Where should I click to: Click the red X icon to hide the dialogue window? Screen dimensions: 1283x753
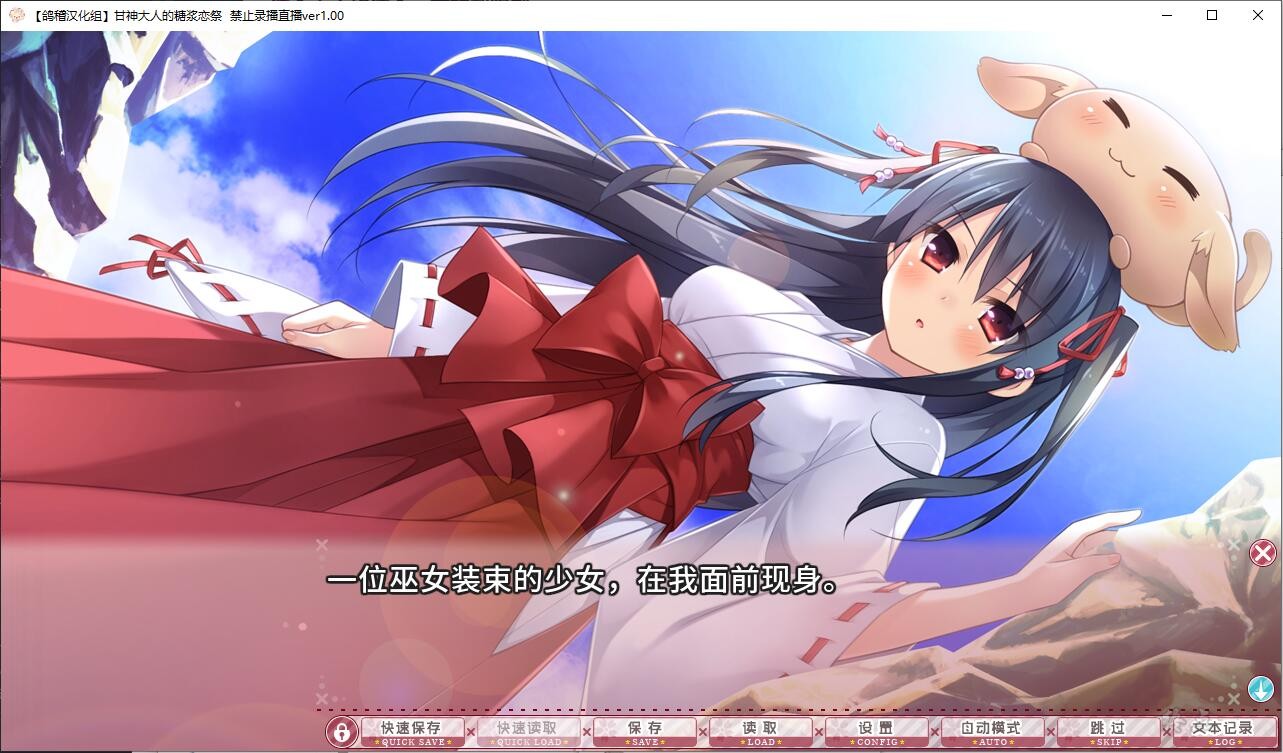point(1260,553)
